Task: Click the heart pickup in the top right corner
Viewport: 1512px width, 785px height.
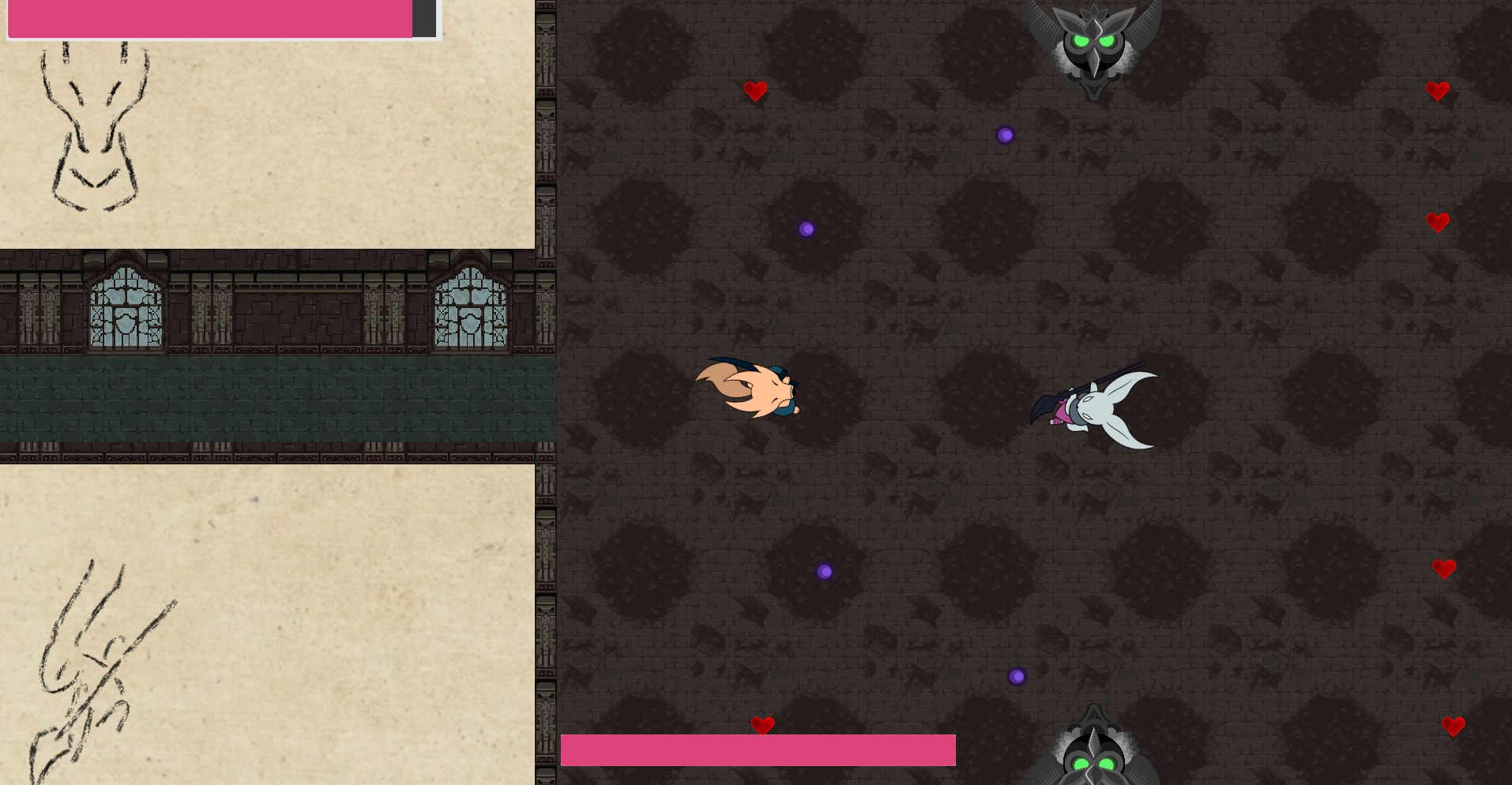Action: coord(1438,91)
